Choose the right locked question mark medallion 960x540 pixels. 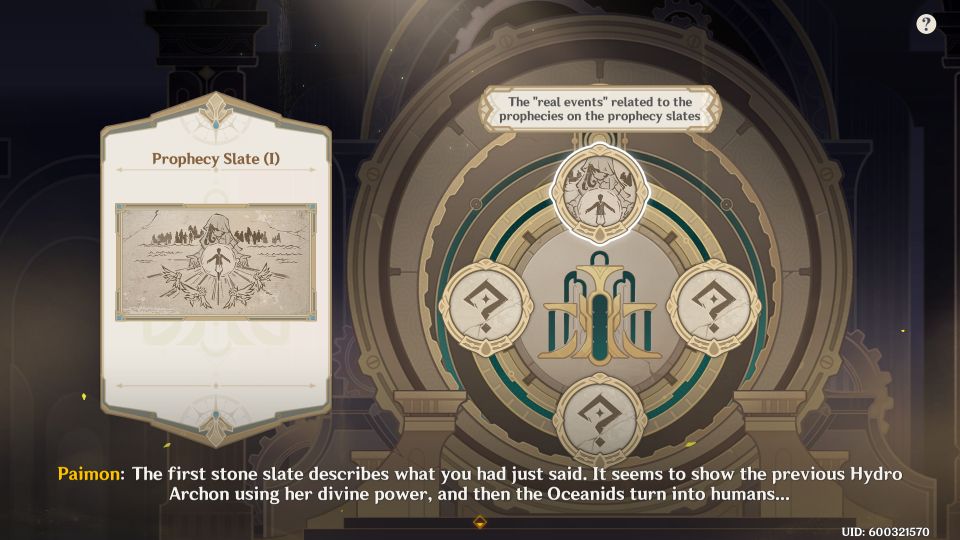click(x=714, y=306)
